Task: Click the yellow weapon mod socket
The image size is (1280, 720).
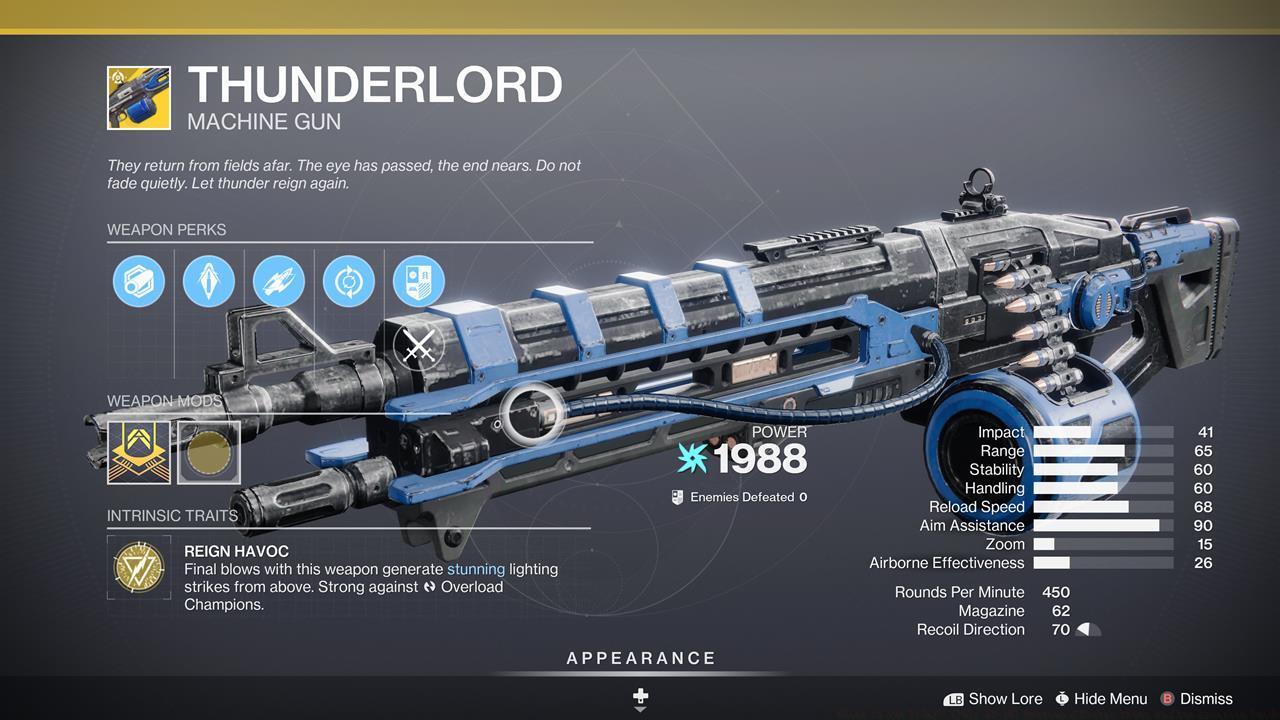Action: [138, 451]
